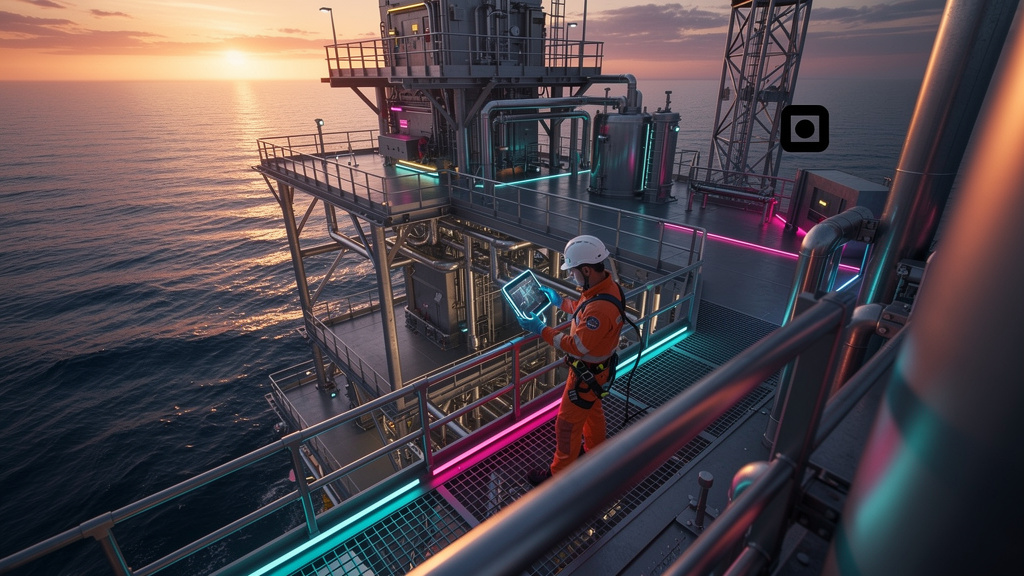The image size is (1024, 576).
Task: Click the black square icon with center dot
Action: click(x=804, y=128)
